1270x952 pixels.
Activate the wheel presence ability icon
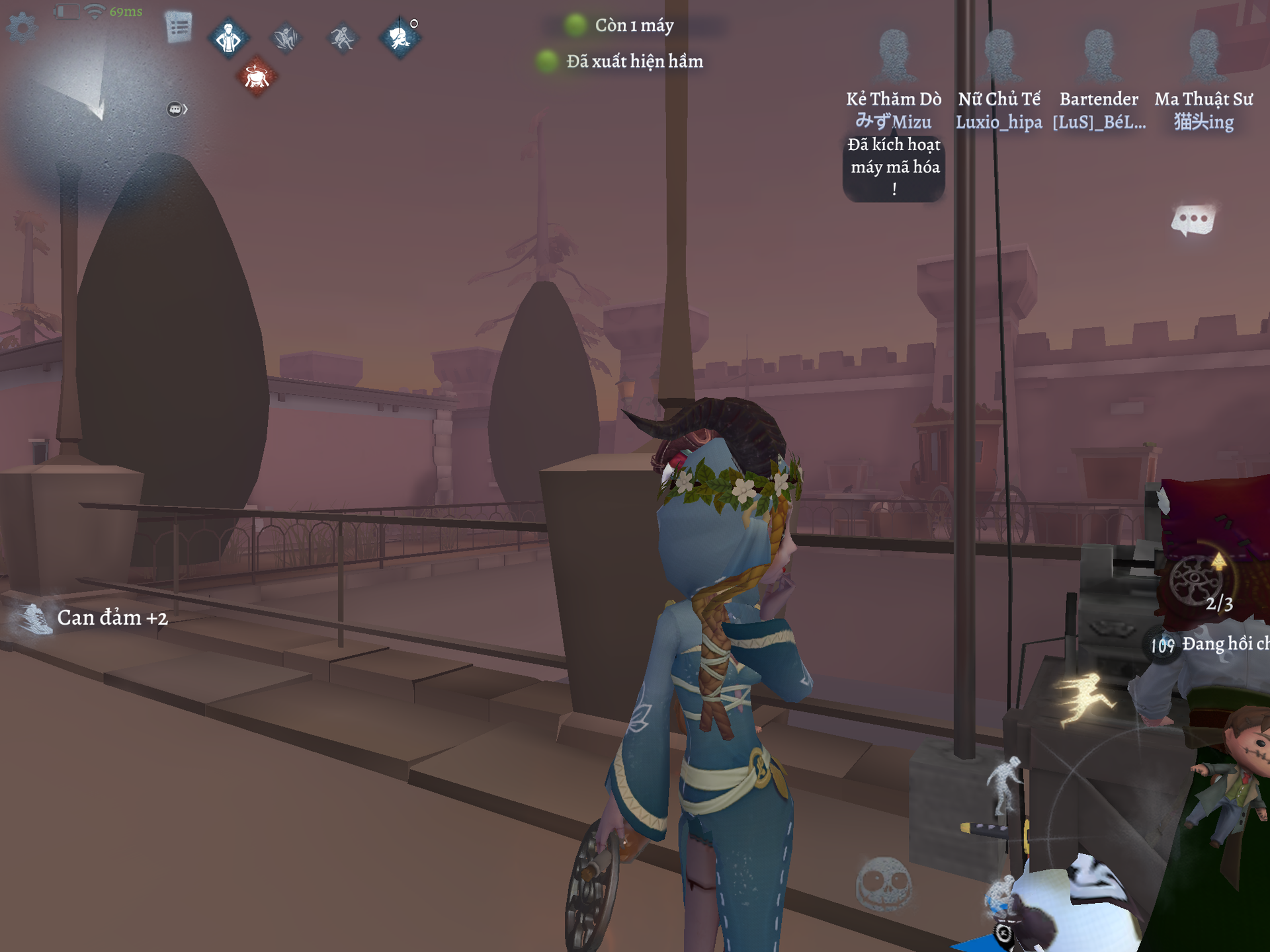click(1196, 580)
